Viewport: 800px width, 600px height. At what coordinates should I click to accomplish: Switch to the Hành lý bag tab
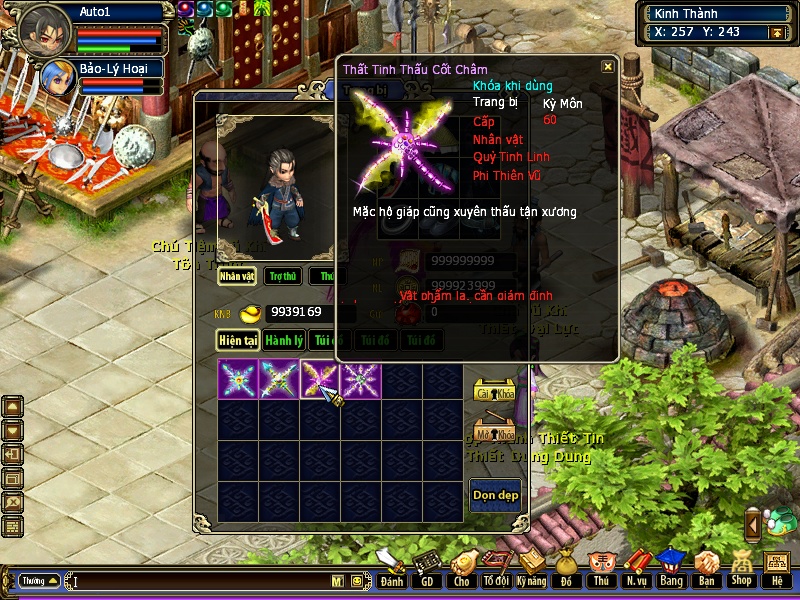point(284,341)
